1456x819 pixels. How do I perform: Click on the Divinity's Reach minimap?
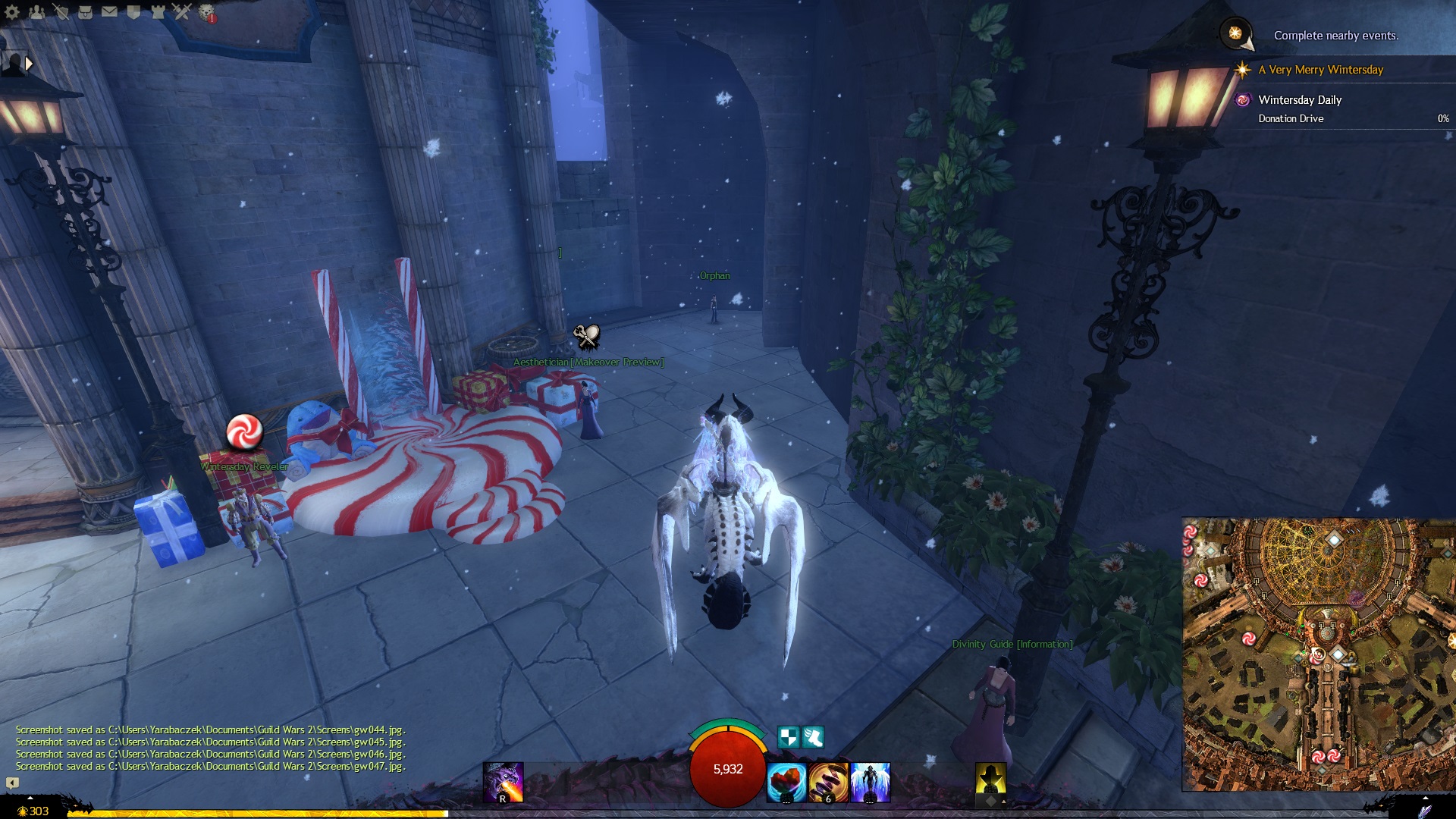tap(1318, 654)
